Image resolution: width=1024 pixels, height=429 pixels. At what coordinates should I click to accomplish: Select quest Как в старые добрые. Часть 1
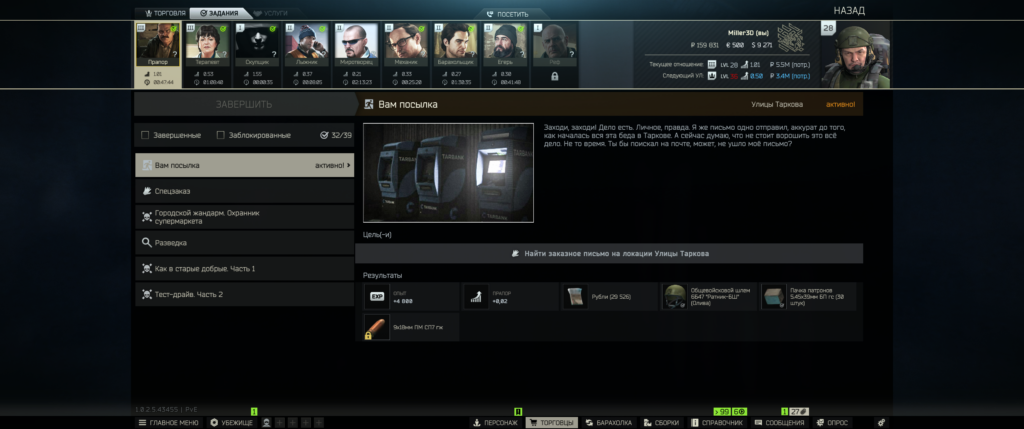click(245, 269)
